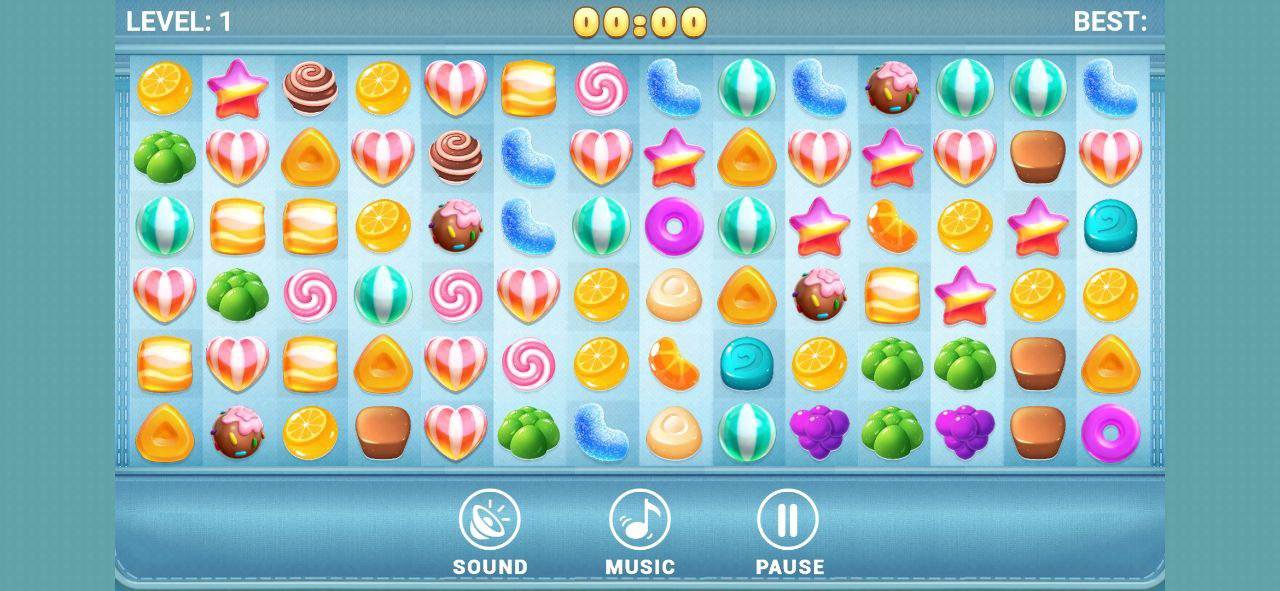Choose the pink lollipop beside the striped yellow square
1280x591 pixels.
601,88
